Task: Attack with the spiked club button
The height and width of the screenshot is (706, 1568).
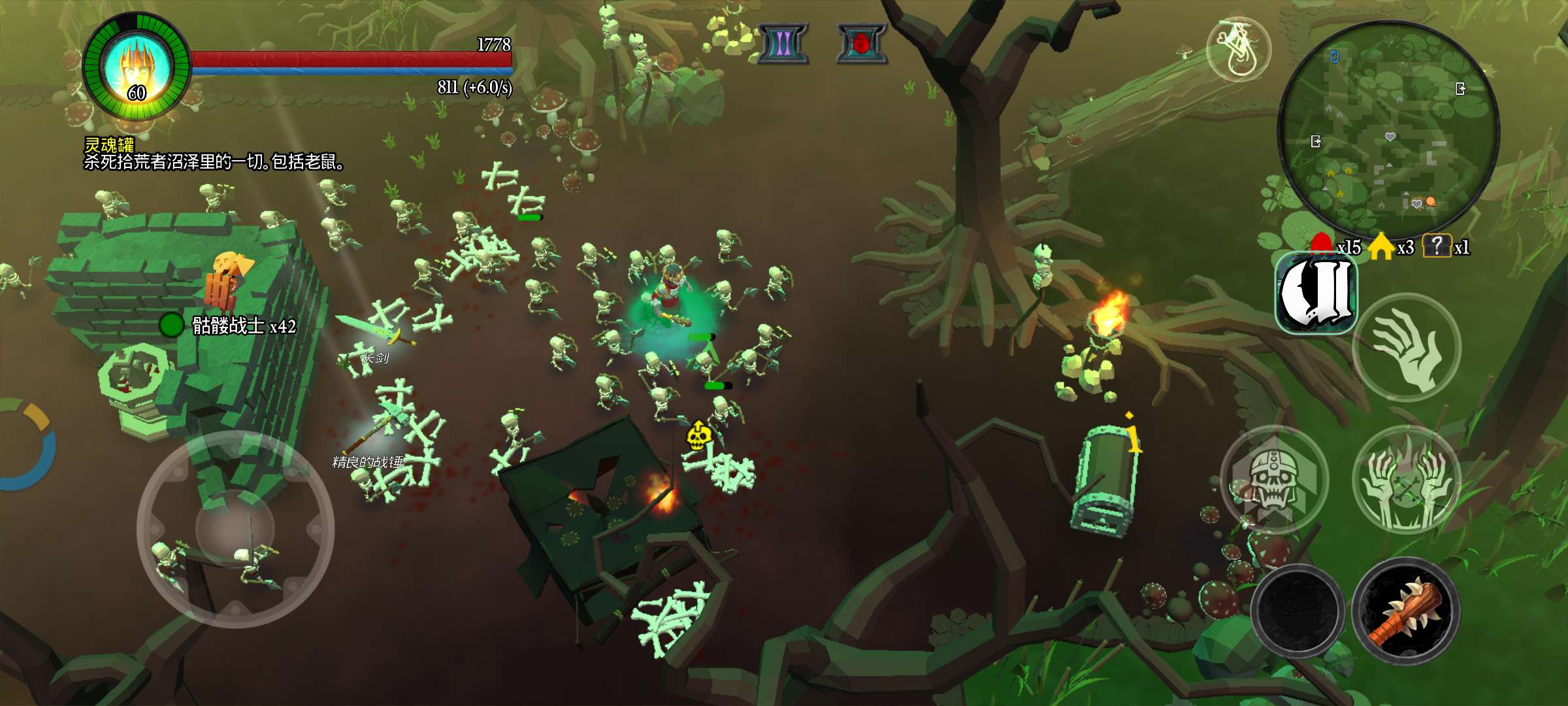Action: coord(1406,611)
